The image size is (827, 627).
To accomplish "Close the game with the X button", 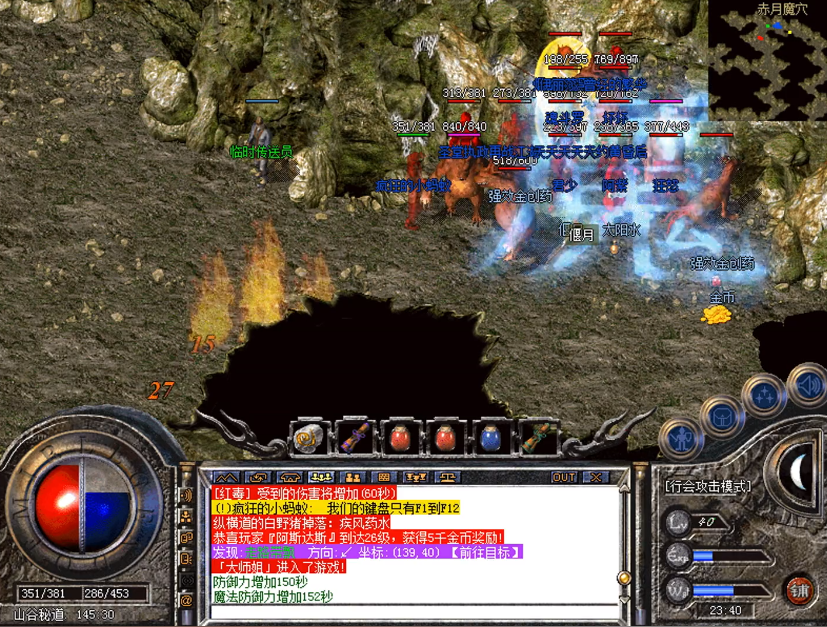I will [x=595, y=477].
